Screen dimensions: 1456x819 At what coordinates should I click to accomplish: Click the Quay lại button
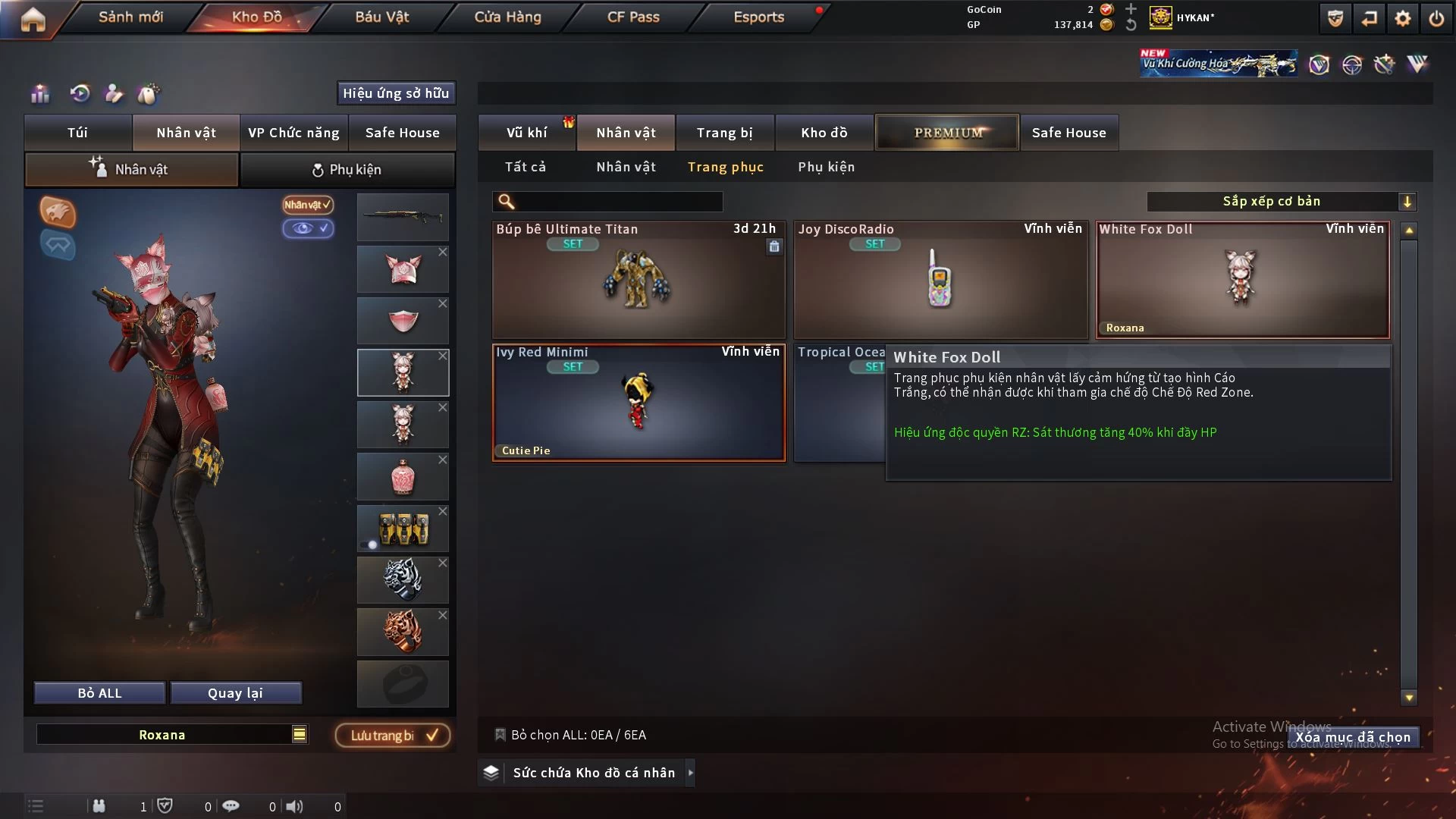point(235,693)
